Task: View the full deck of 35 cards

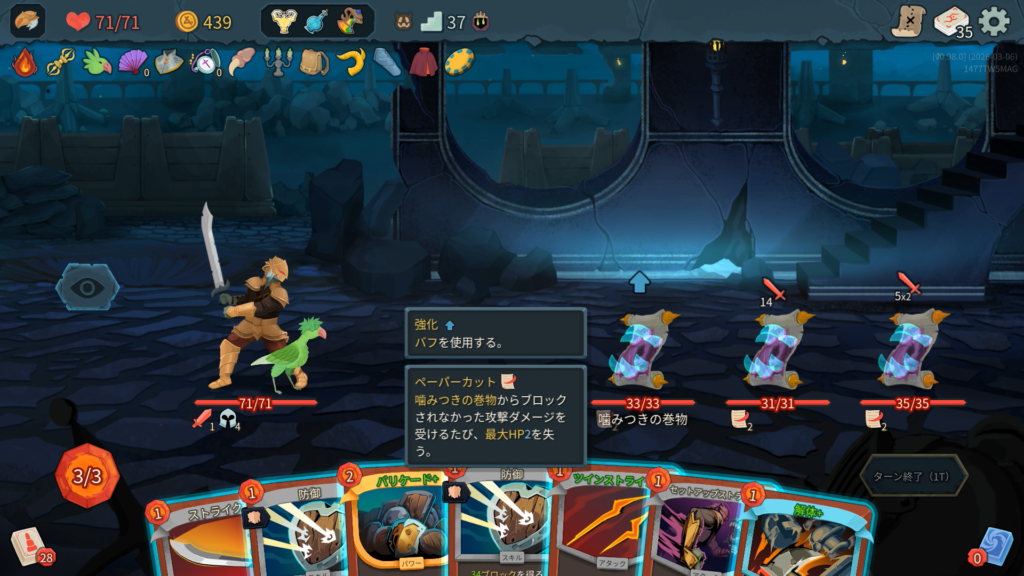Action: pyautogui.click(x=951, y=21)
